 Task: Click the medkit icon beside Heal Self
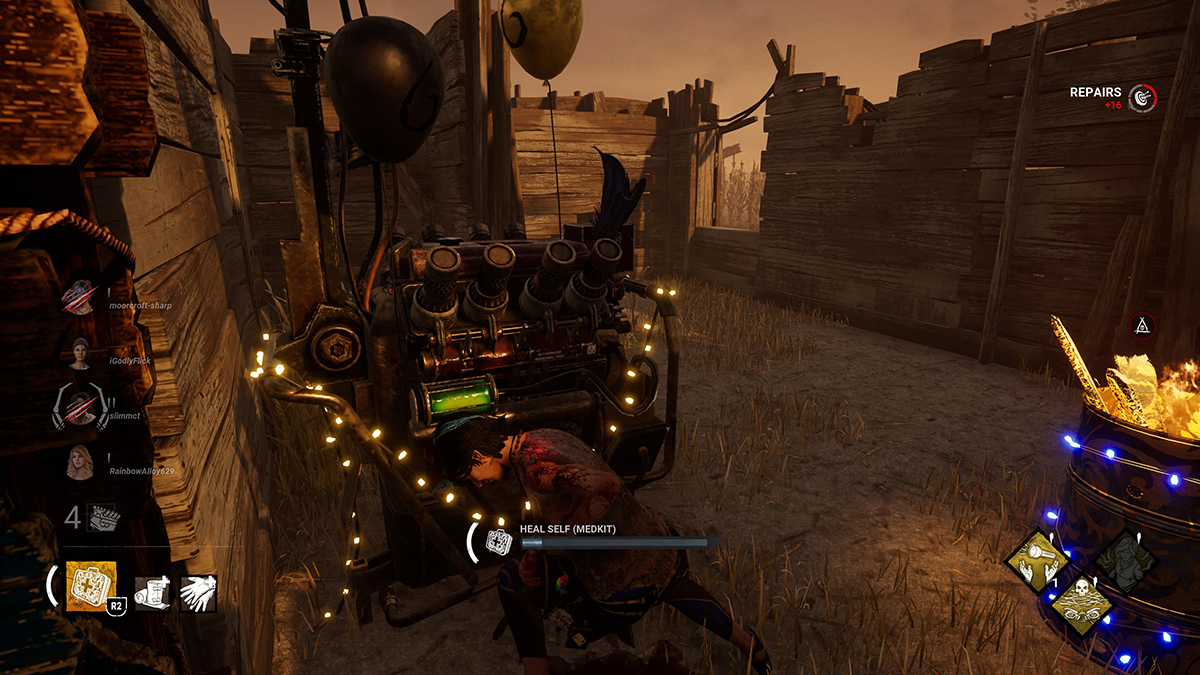[498, 541]
